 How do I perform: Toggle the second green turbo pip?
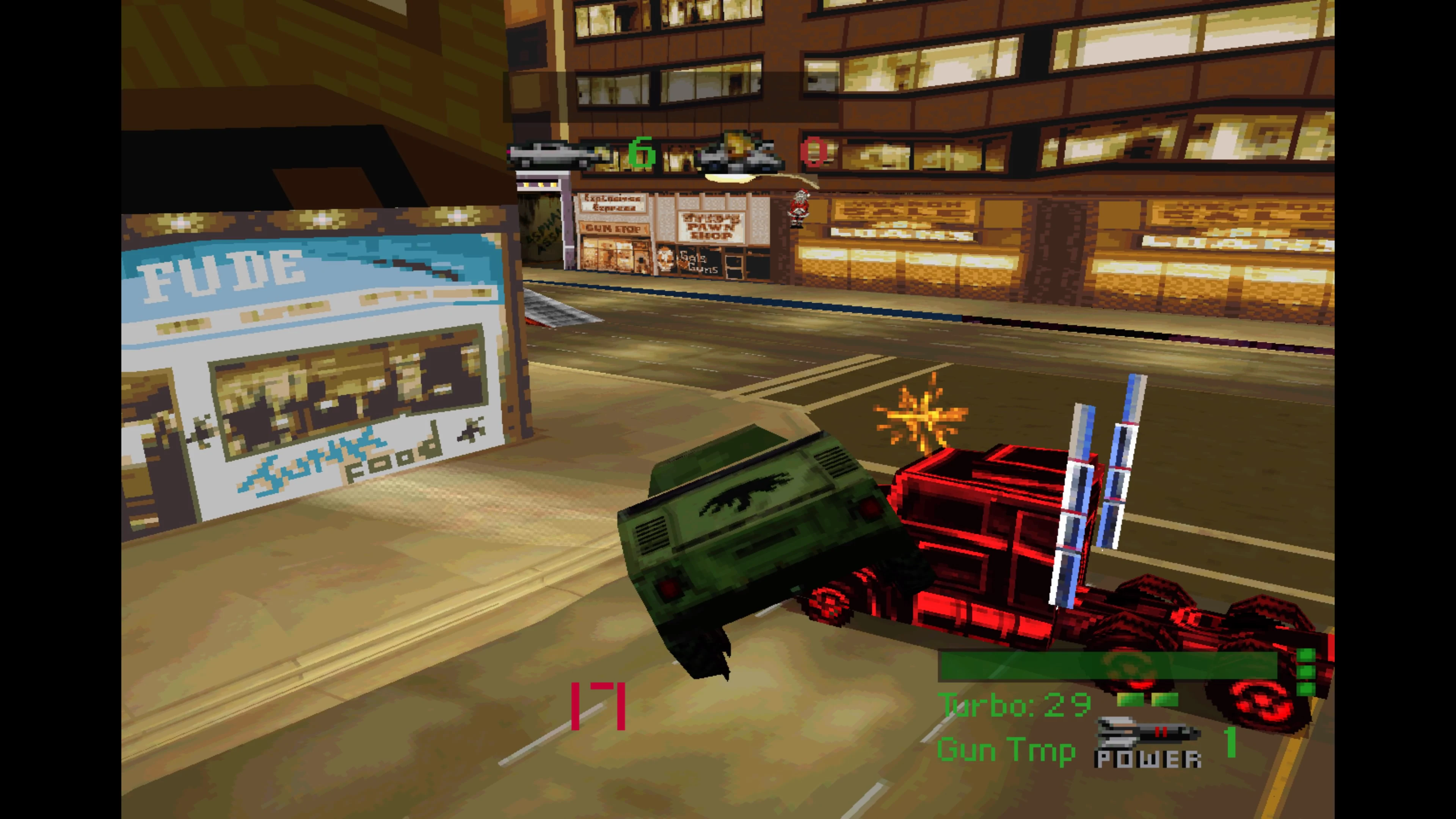coord(1166,701)
